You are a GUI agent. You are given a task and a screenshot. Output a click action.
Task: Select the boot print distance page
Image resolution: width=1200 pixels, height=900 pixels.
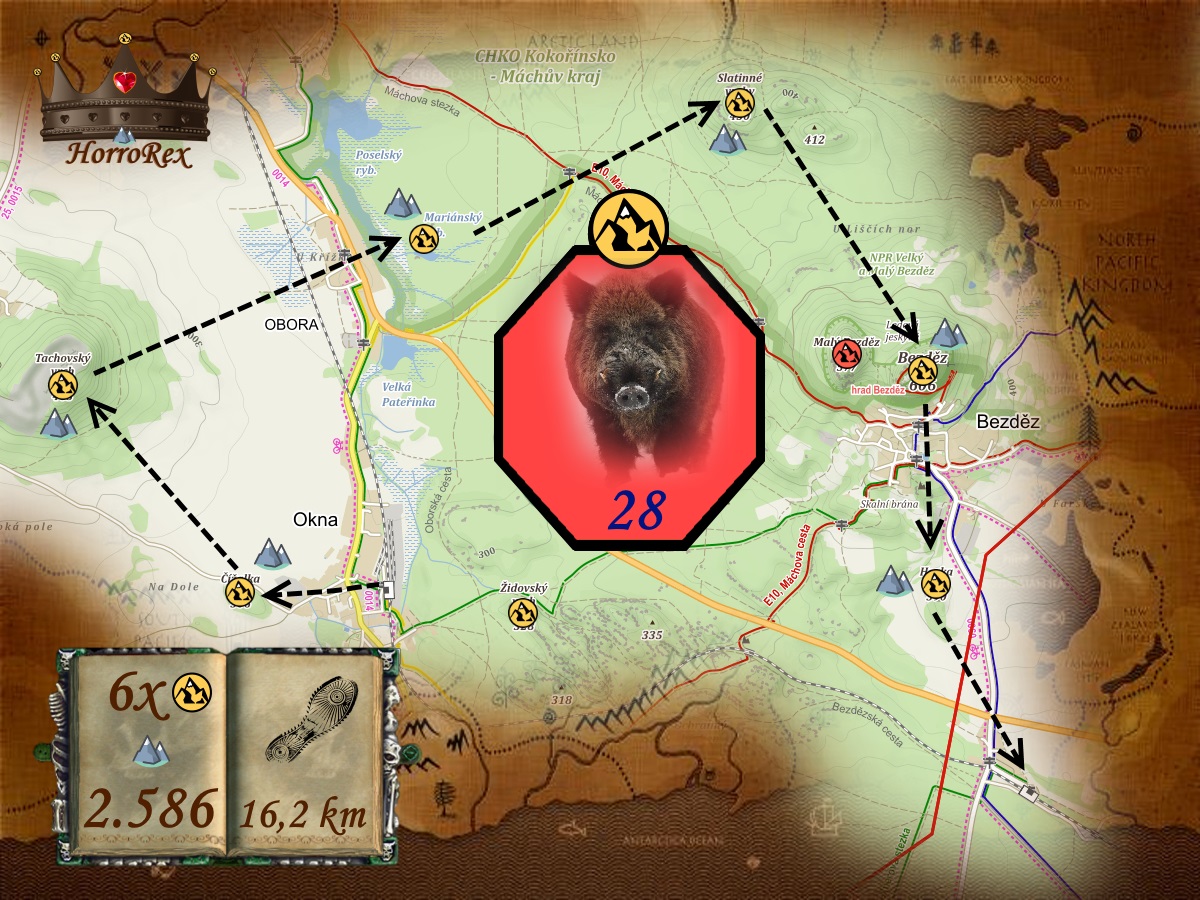click(305, 752)
